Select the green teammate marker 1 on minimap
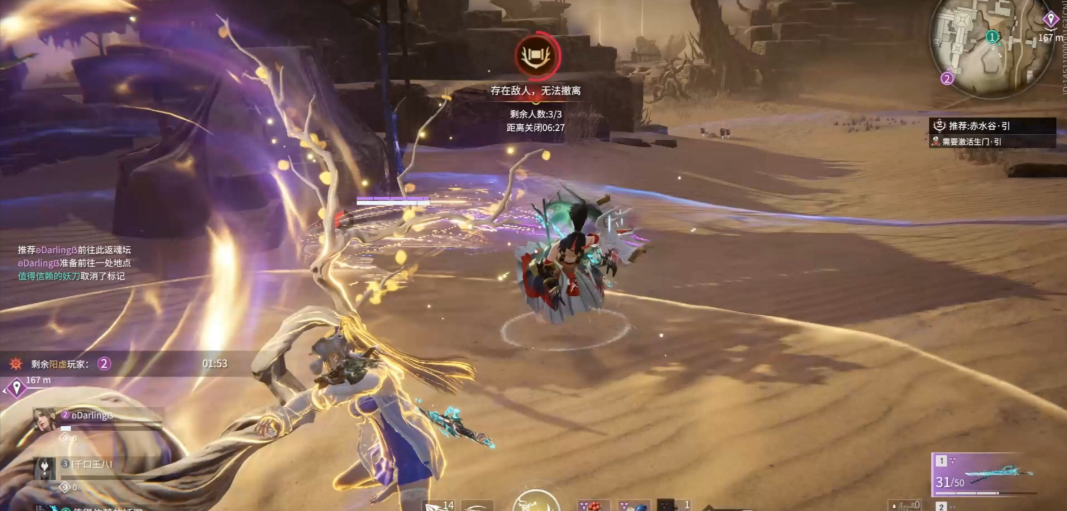Viewport: 1067px width, 511px height. tap(992, 37)
